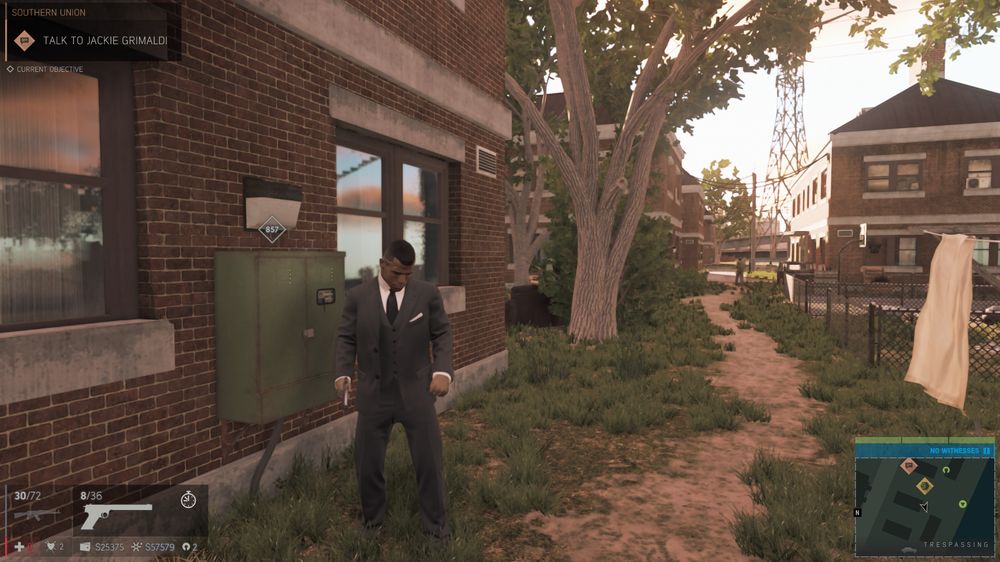
Task: Open the minimap
Action: [924, 501]
